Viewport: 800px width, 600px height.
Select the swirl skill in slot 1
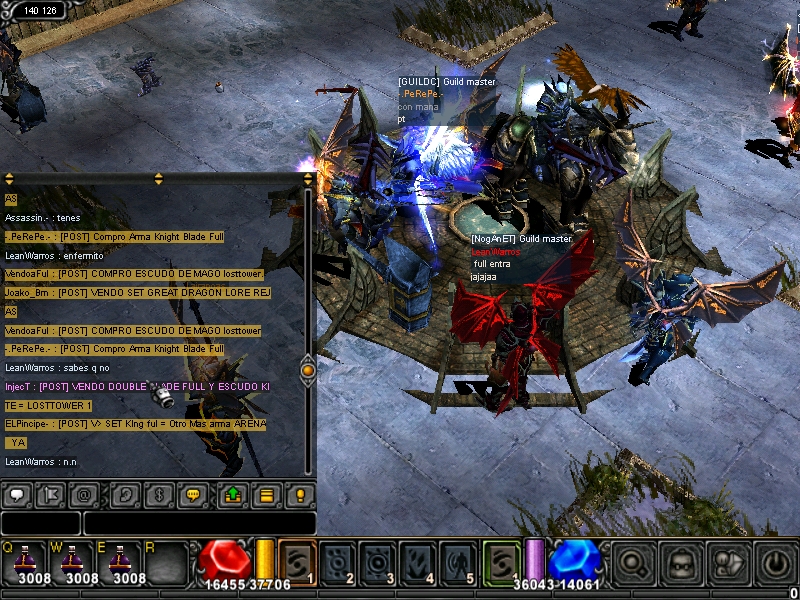click(298, 560)
